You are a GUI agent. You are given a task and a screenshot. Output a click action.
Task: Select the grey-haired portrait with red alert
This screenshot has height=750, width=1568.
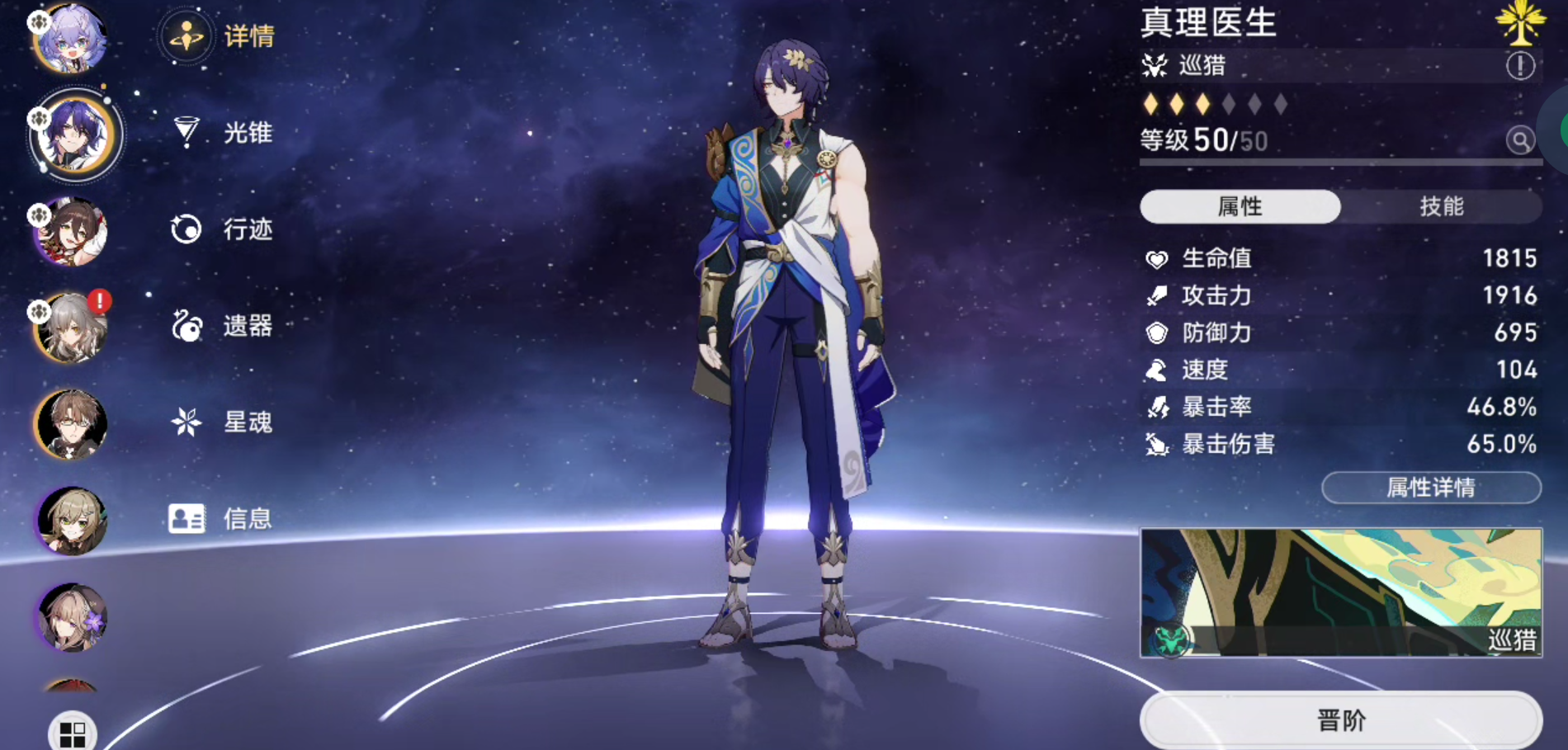[71, 328]
